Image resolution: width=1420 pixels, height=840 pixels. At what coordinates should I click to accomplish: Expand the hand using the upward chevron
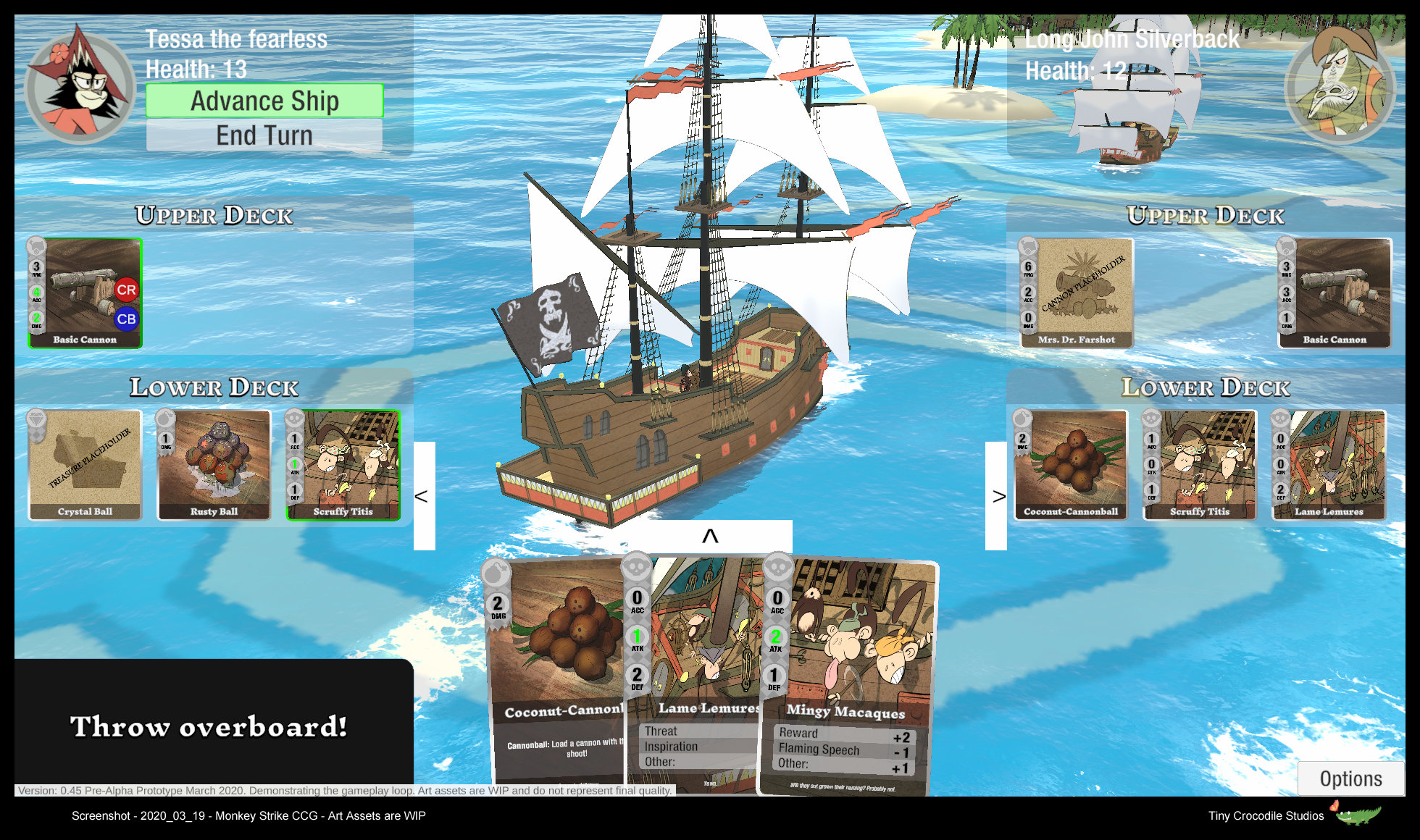(709, 536)
